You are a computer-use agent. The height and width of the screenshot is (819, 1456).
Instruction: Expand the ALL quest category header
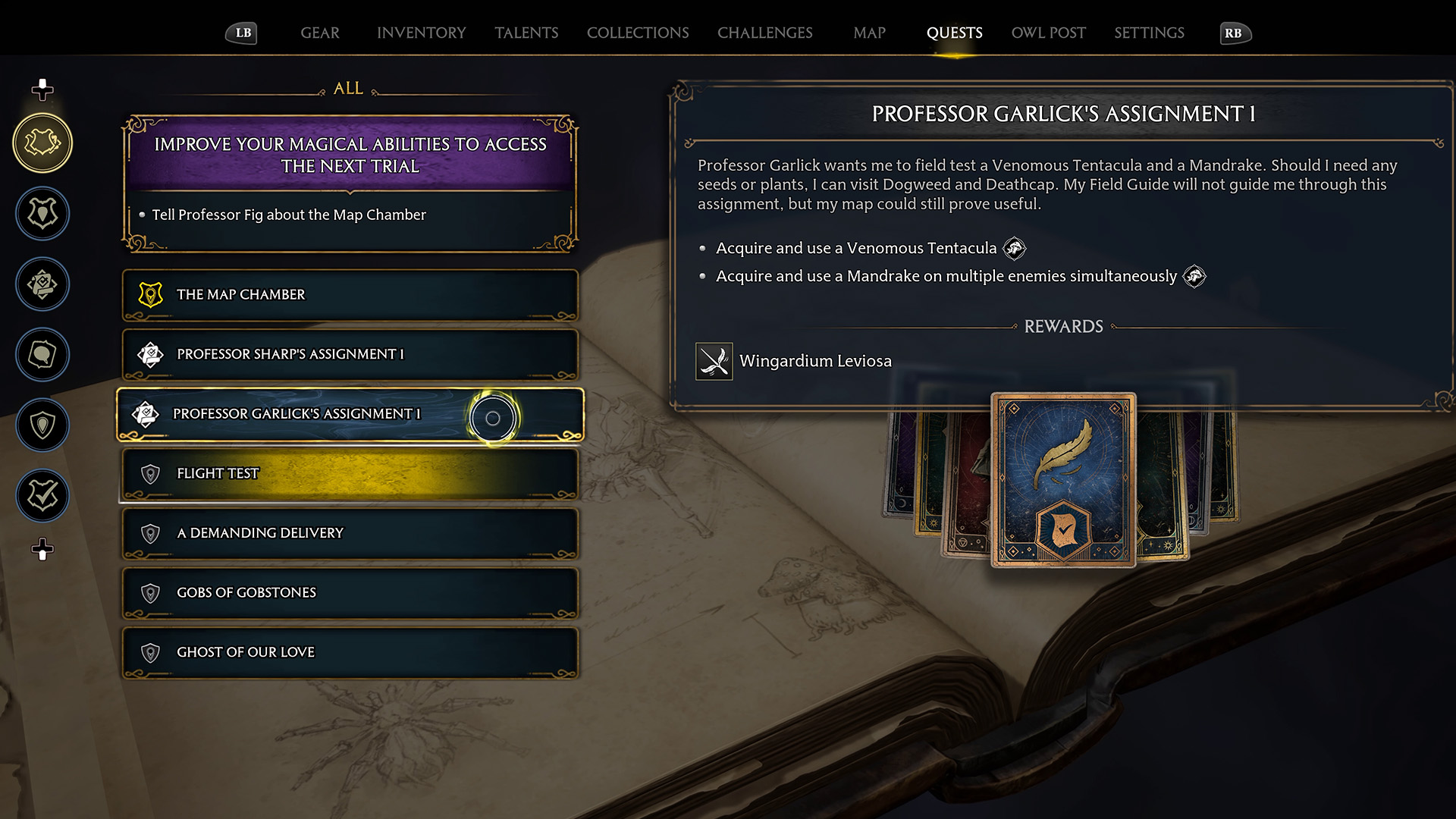(347, 89)
